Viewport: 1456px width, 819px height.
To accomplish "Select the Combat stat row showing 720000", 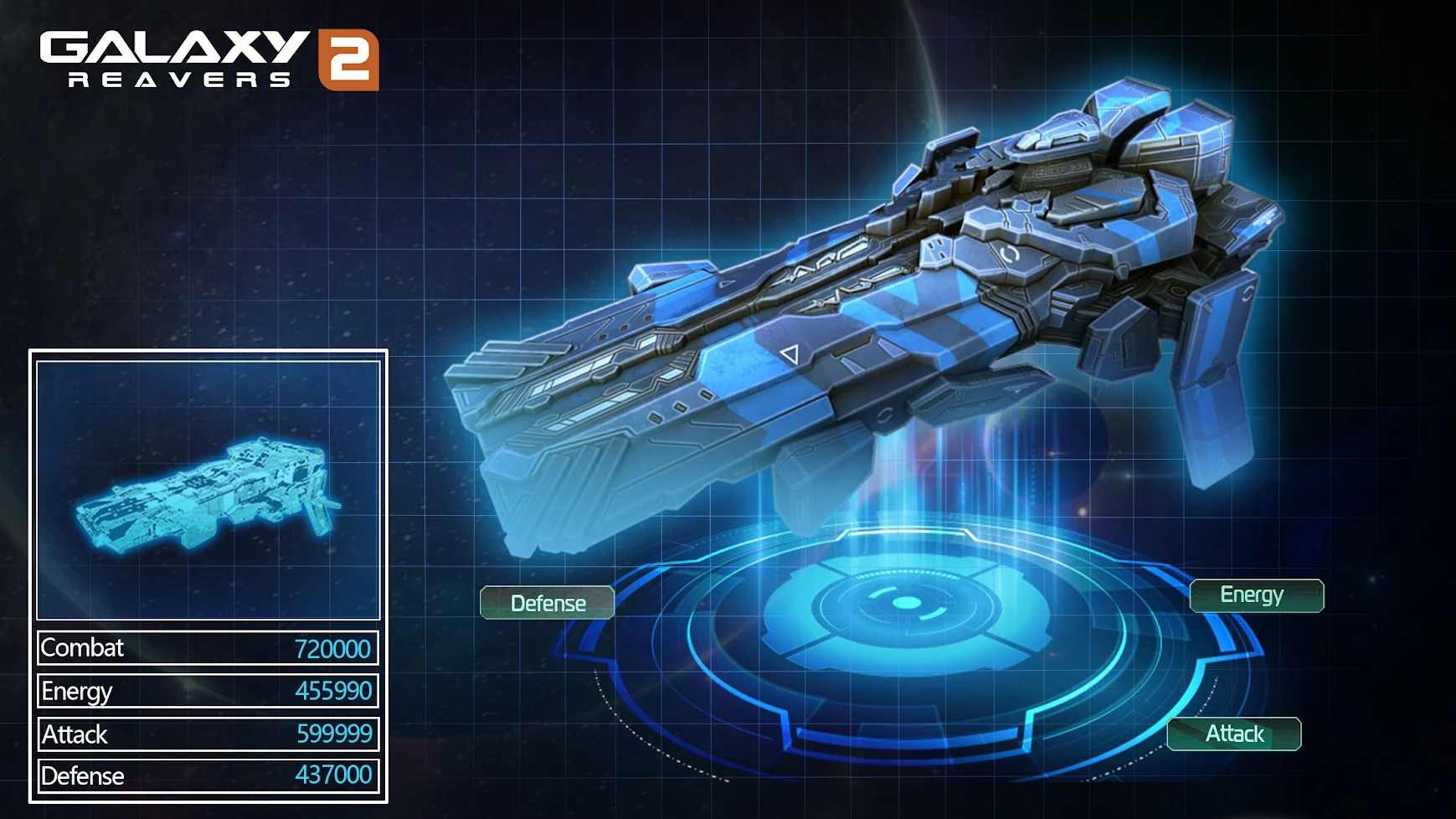I will tap(205, 647).
